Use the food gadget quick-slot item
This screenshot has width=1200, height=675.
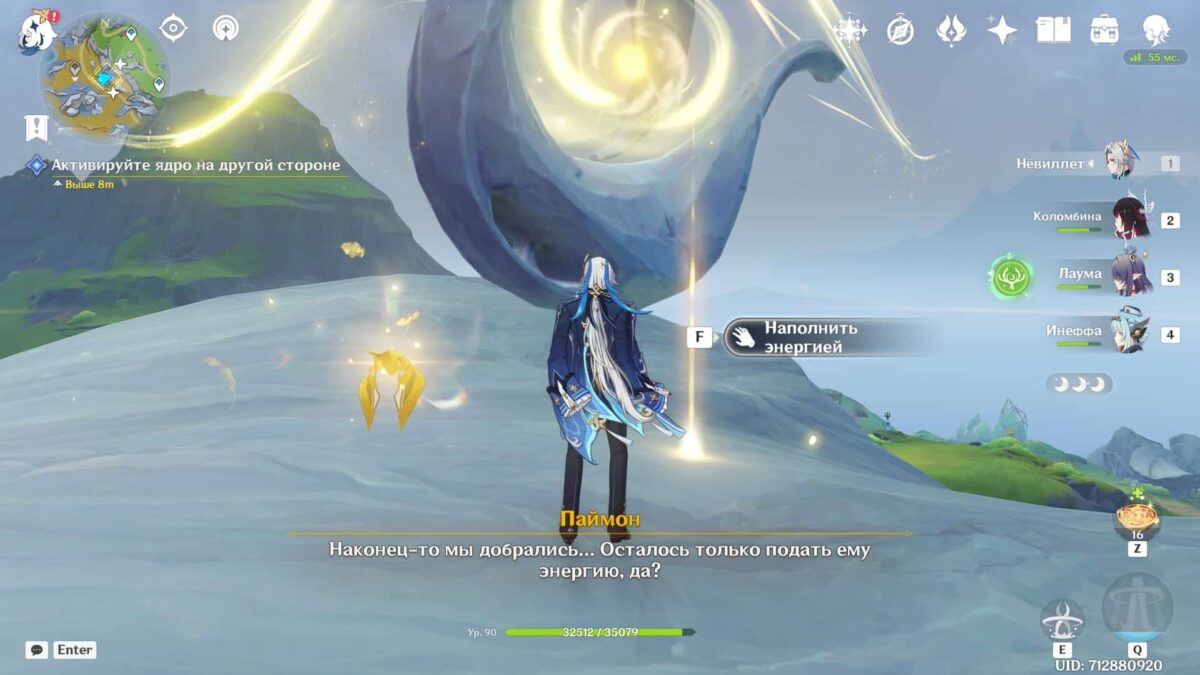click(1137, 518)
